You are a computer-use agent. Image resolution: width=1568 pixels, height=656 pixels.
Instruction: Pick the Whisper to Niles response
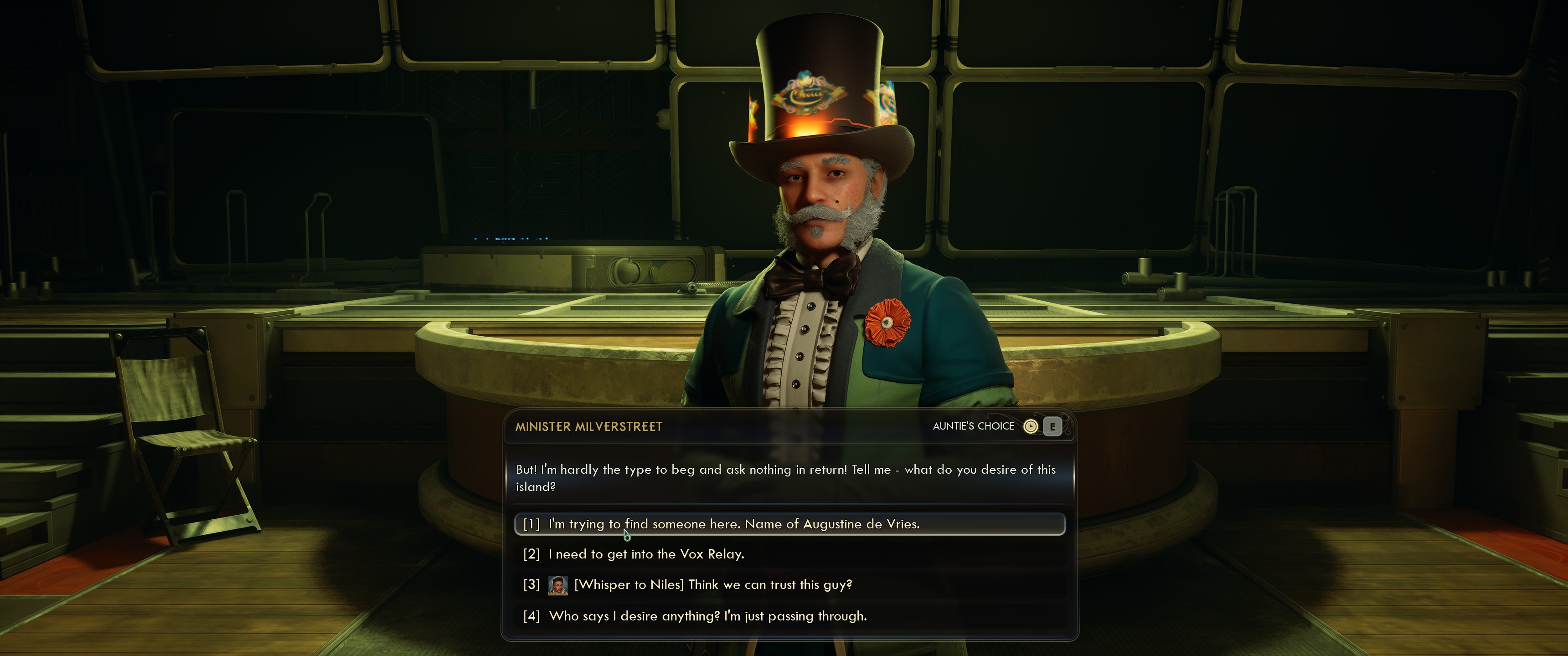[x=712, y=585]
